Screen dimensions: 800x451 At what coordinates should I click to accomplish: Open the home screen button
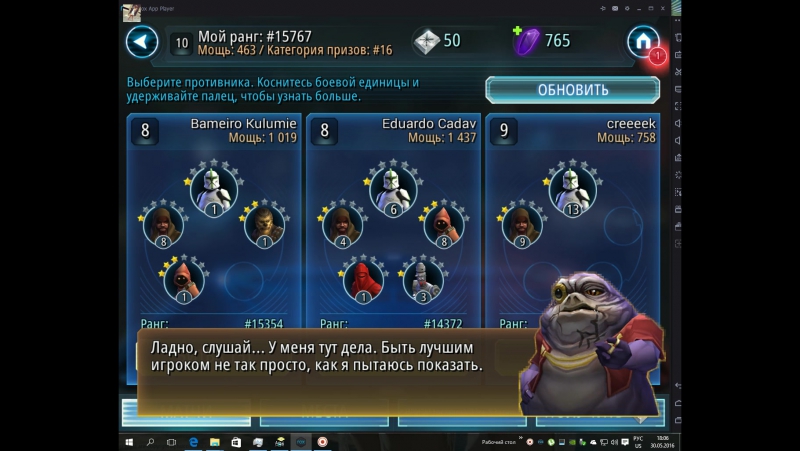point(643,42)
